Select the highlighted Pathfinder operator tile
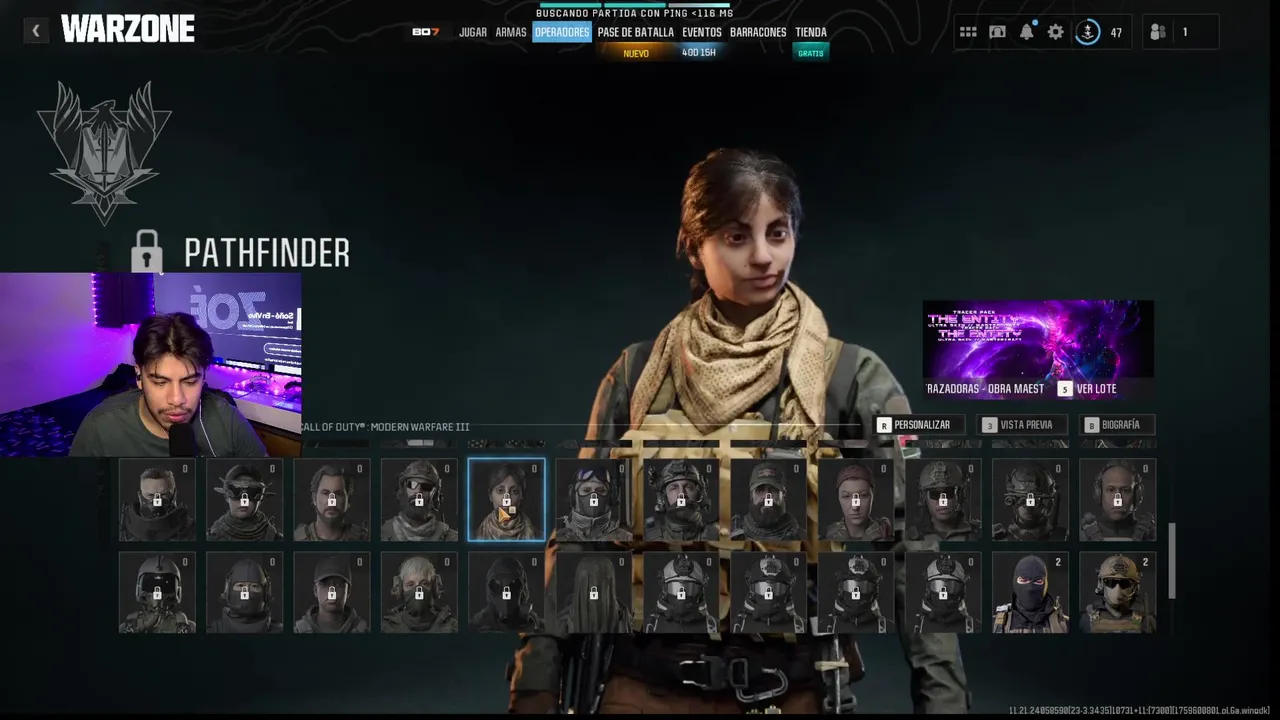Image resolution: width=1280 pixels, height=720 pixels. pos(506,500)
